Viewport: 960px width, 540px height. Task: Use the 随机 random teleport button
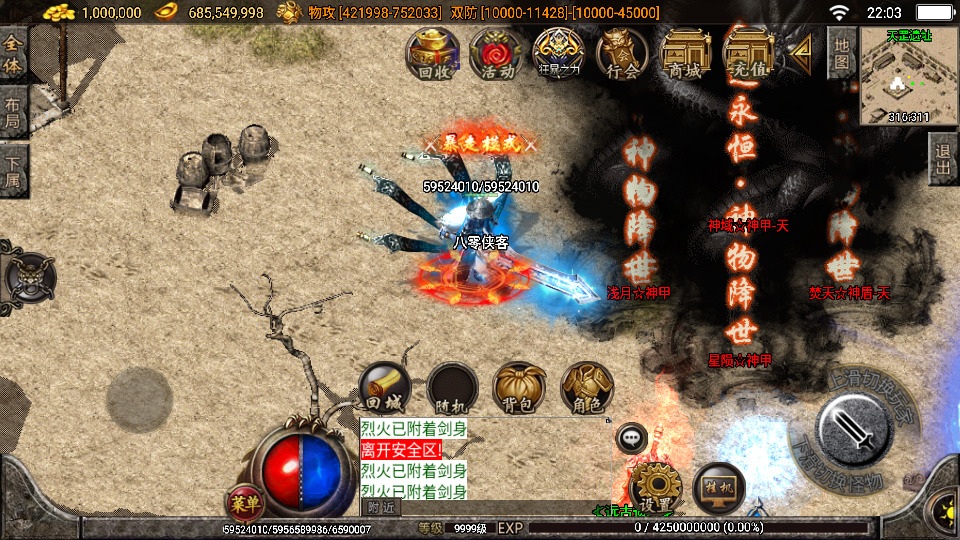tap(452, 388)
